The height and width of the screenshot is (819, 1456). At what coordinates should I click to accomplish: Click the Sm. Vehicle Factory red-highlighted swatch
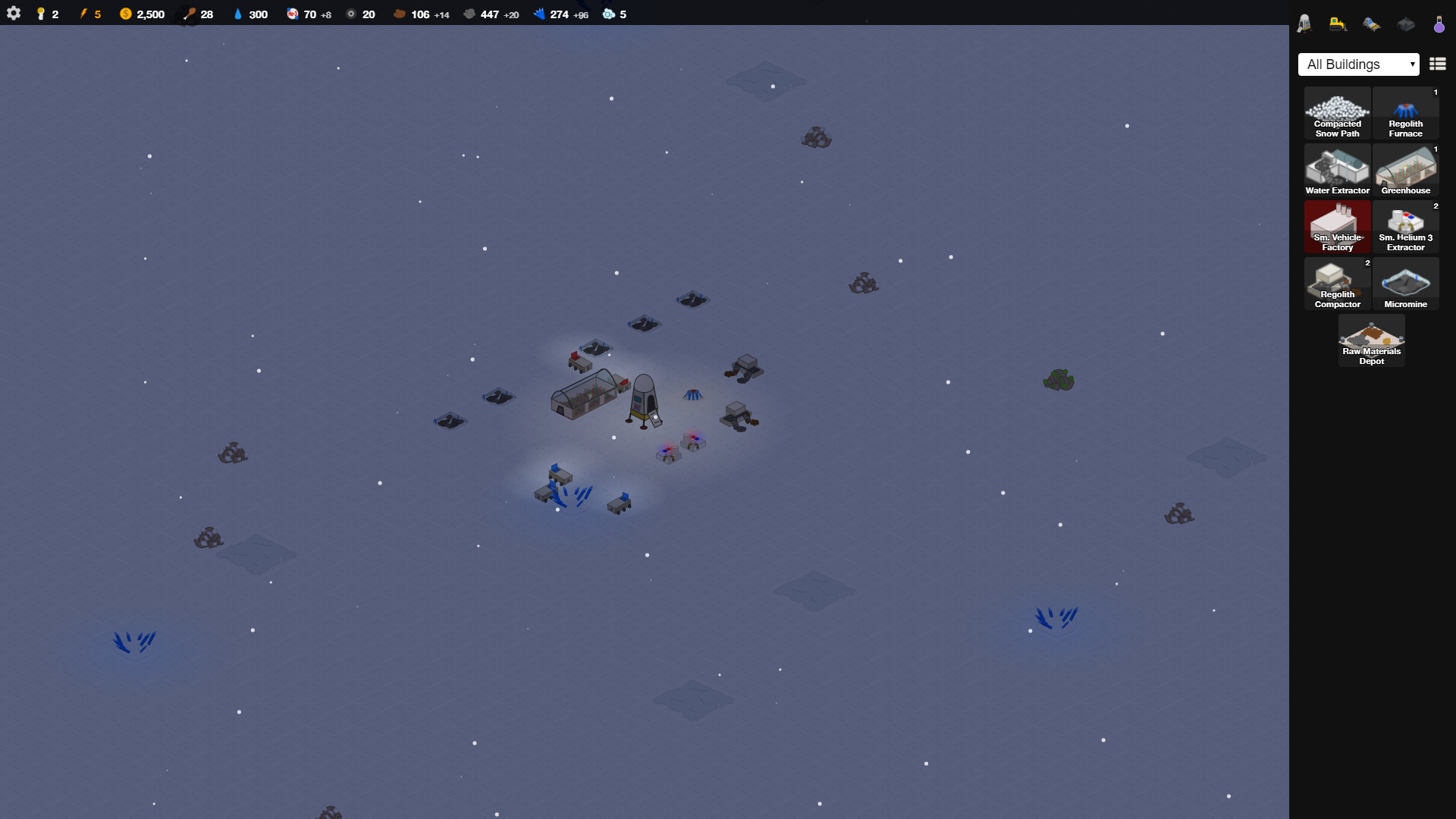tap(1337, 226)
